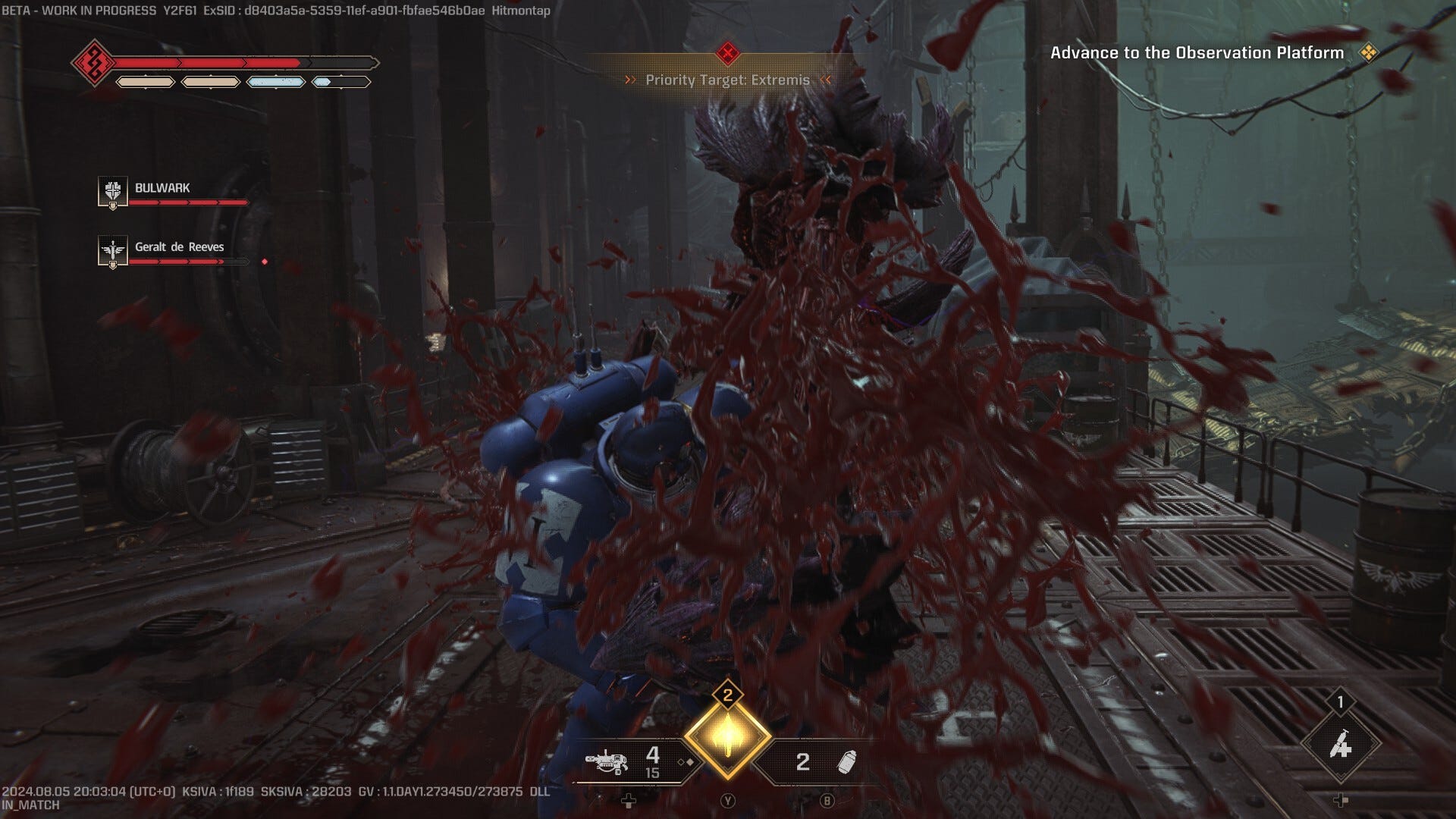Screen dimensions: 1456x819
Task: Click the Priority Target: Extremis banner
Action: tap(727, 80)
